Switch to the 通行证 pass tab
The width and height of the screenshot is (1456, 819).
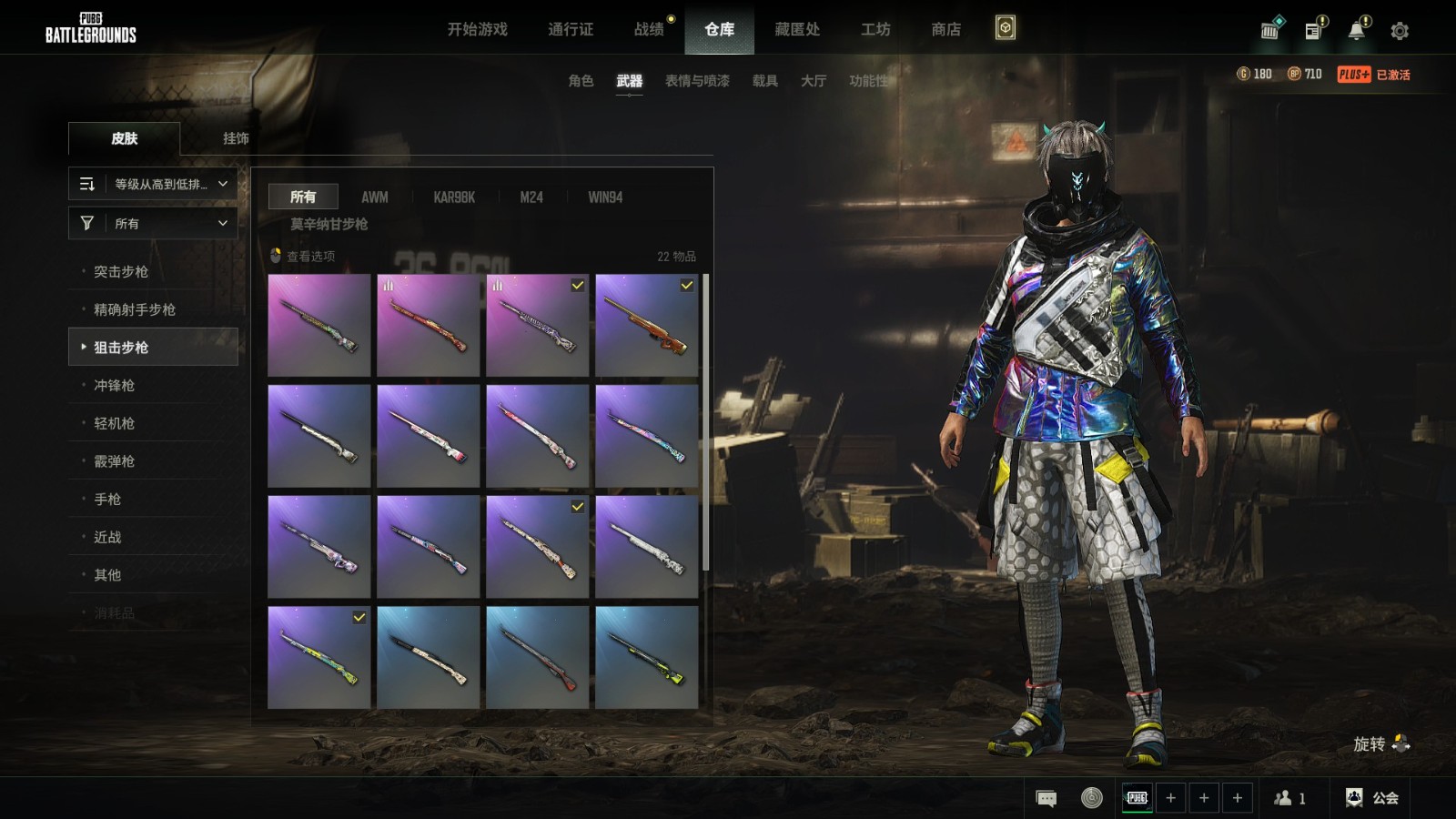pos(571,29)
